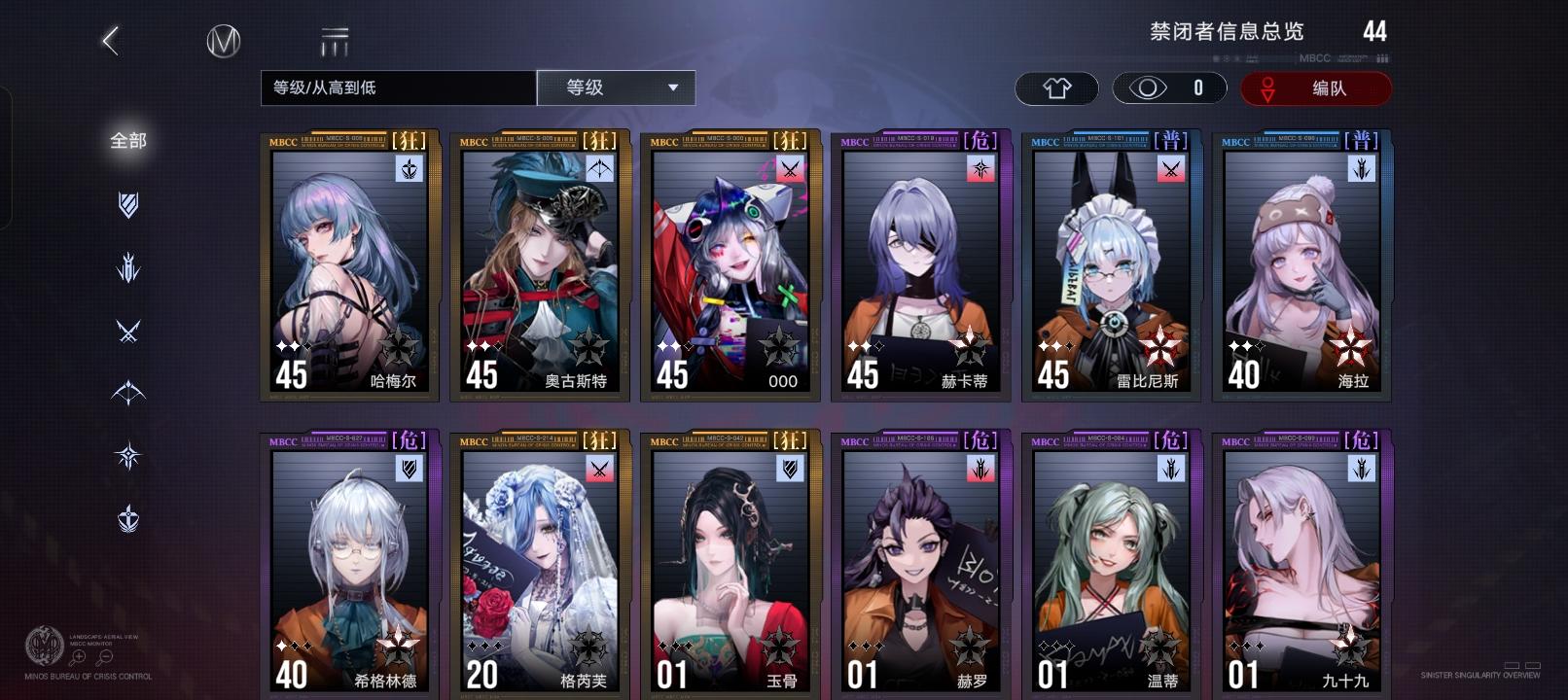
Task: Switch to the 全部 filter tab
Action: [x=127, y=141]
